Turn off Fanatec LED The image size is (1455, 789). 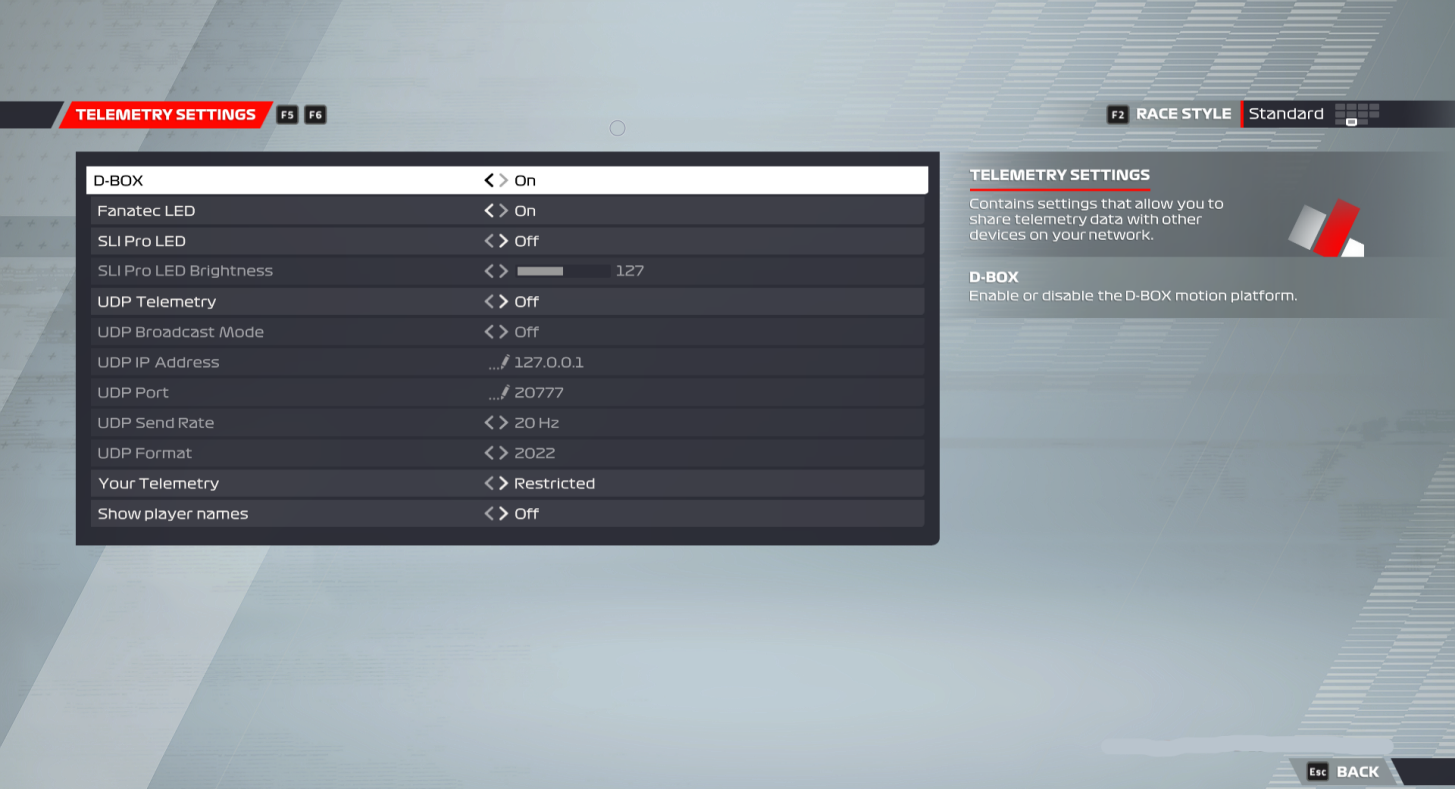pos(487,210)
